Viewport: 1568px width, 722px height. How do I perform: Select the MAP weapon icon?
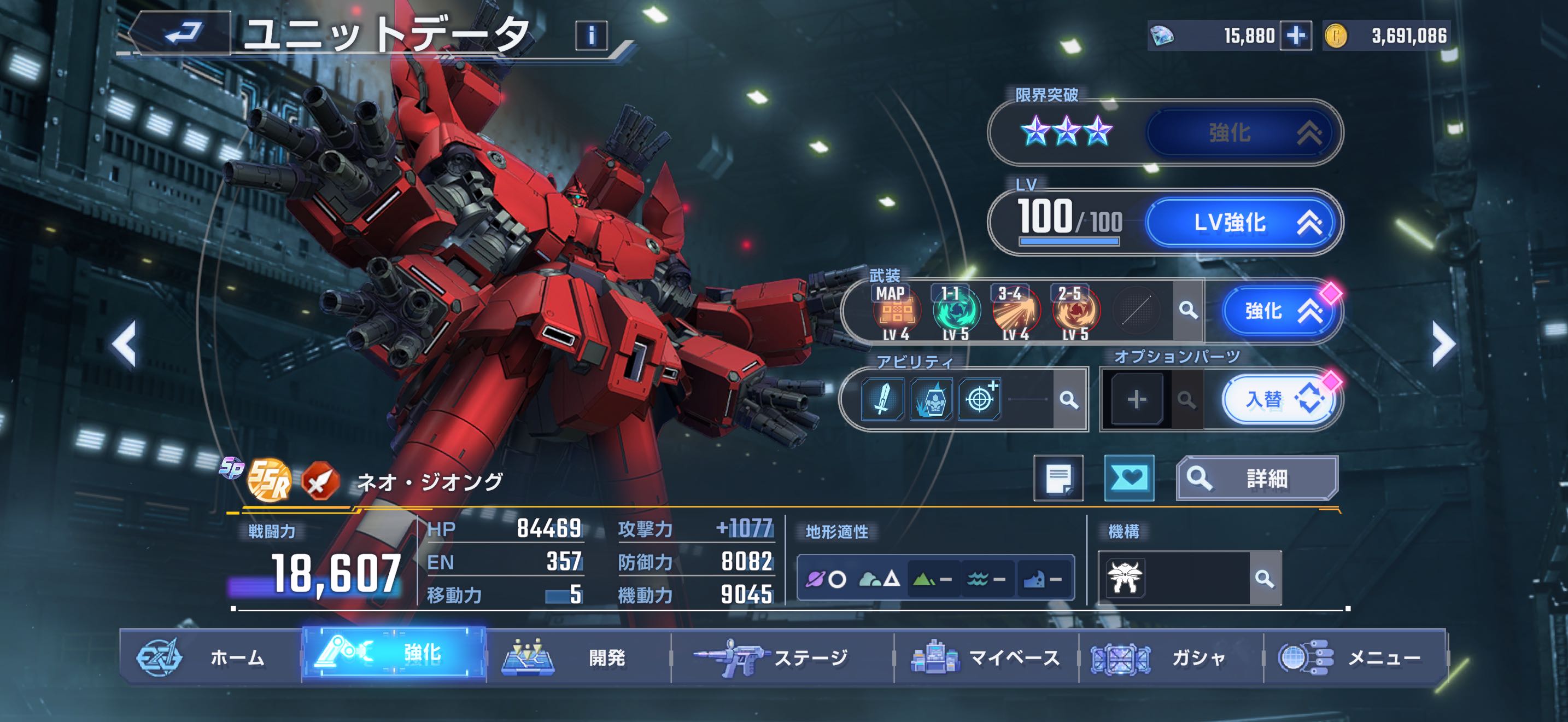[x=896, y=312]
